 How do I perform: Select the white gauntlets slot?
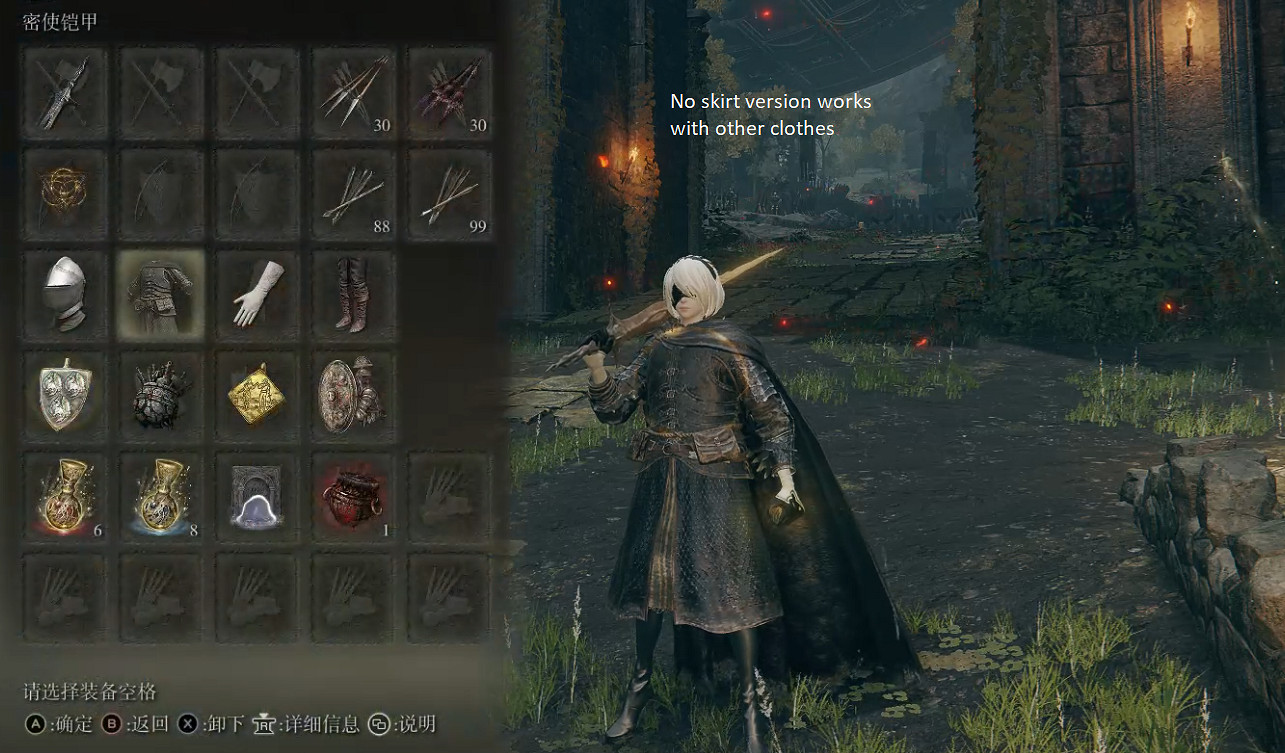click(x=257, y=295)
